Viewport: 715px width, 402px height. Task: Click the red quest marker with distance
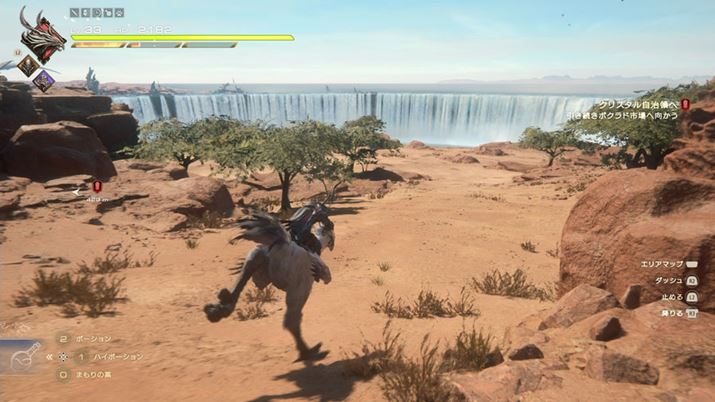click(96, 186)
